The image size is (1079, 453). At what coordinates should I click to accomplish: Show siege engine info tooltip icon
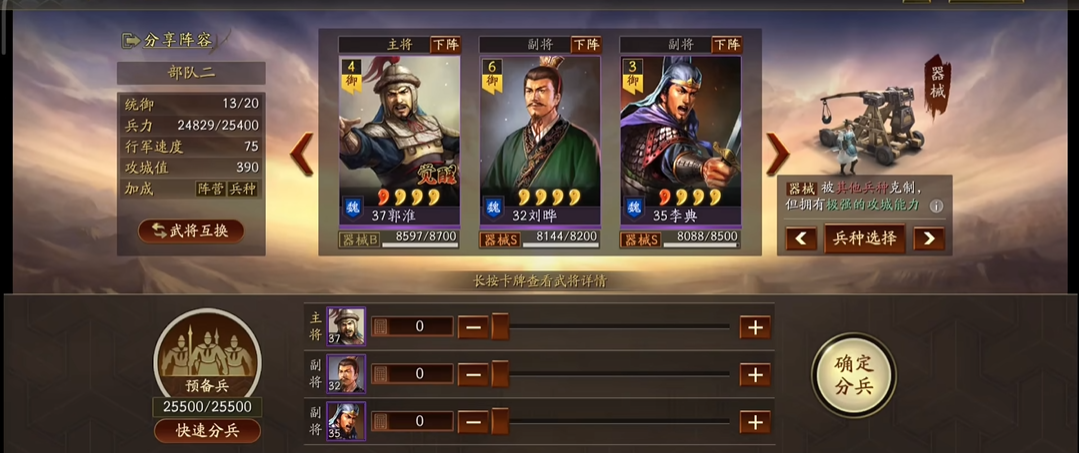click(937, 207)
